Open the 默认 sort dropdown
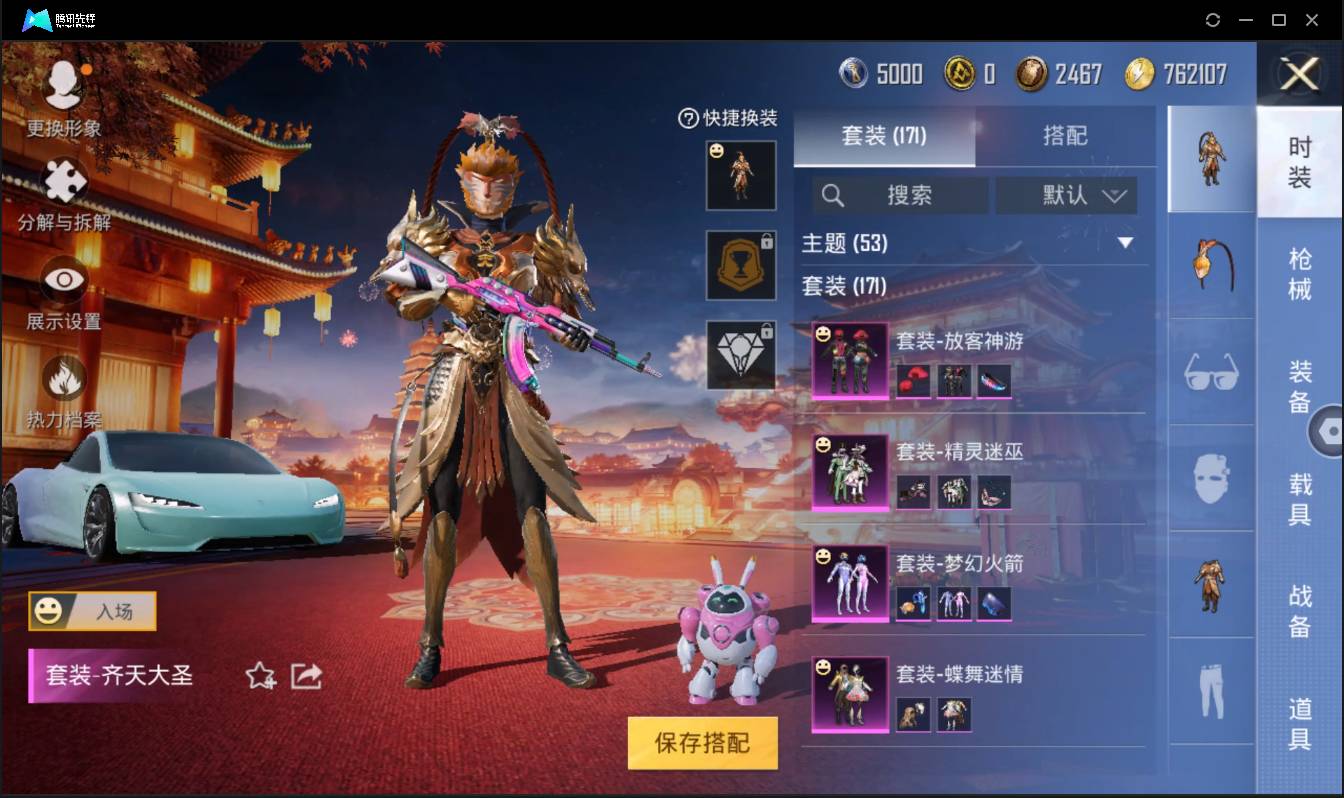The width and height of the screenshot is (1344, 798). pos(1066,196)
